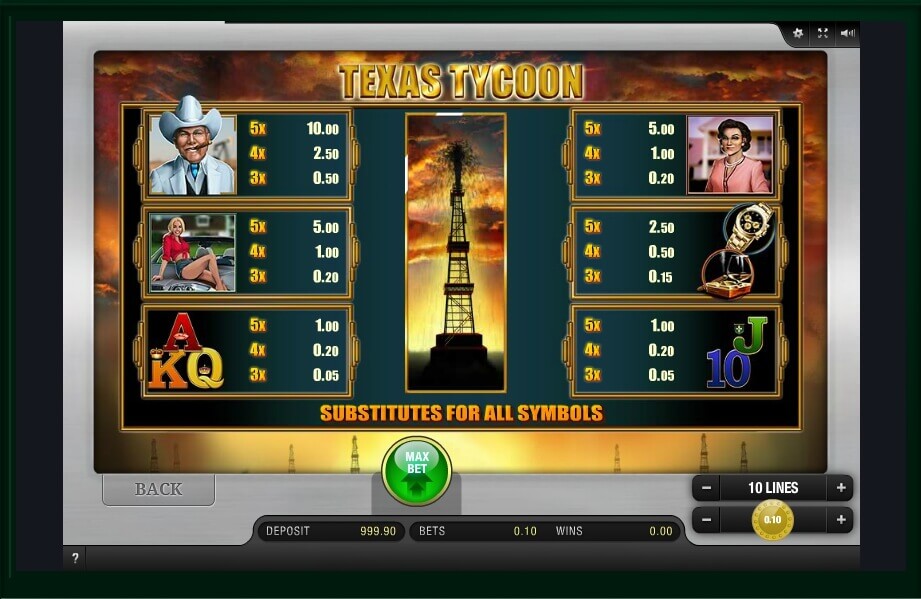Activate the green Max Bet button
Viewport: 921px width, 599px height.
coord(416,470)
